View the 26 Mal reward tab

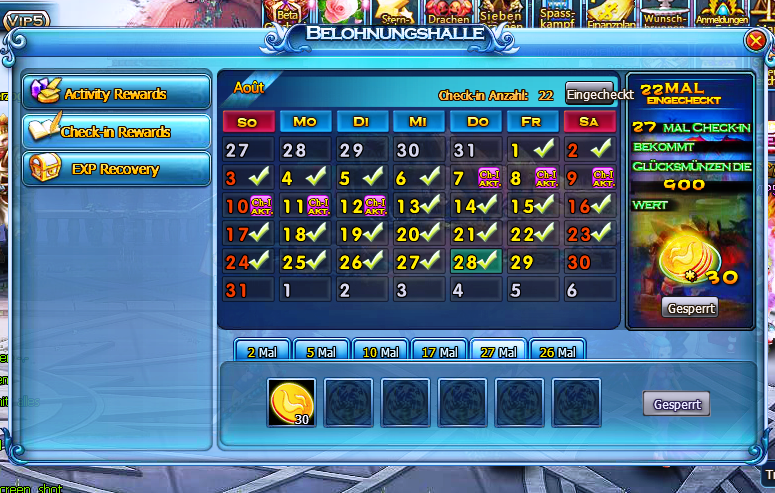(557, 352)
